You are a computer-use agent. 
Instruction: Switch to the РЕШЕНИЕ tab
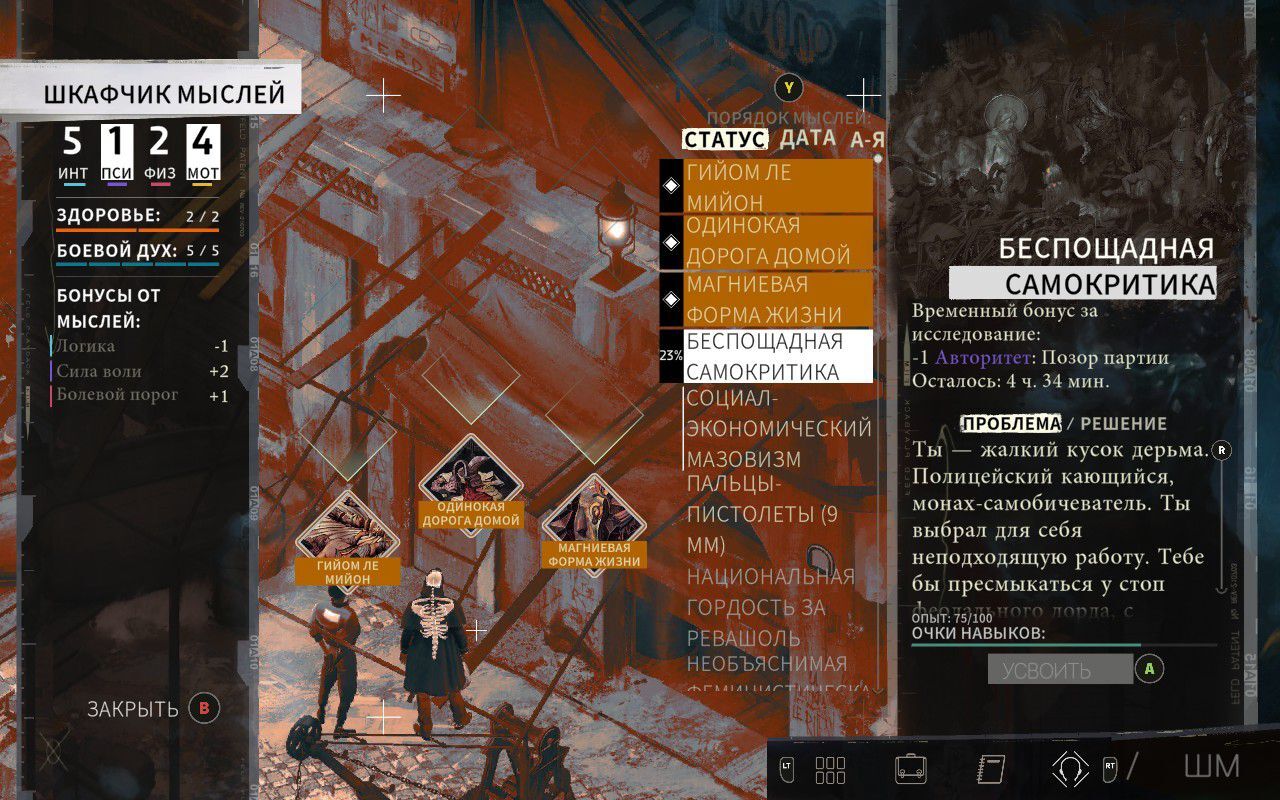tap(1123, 423)
